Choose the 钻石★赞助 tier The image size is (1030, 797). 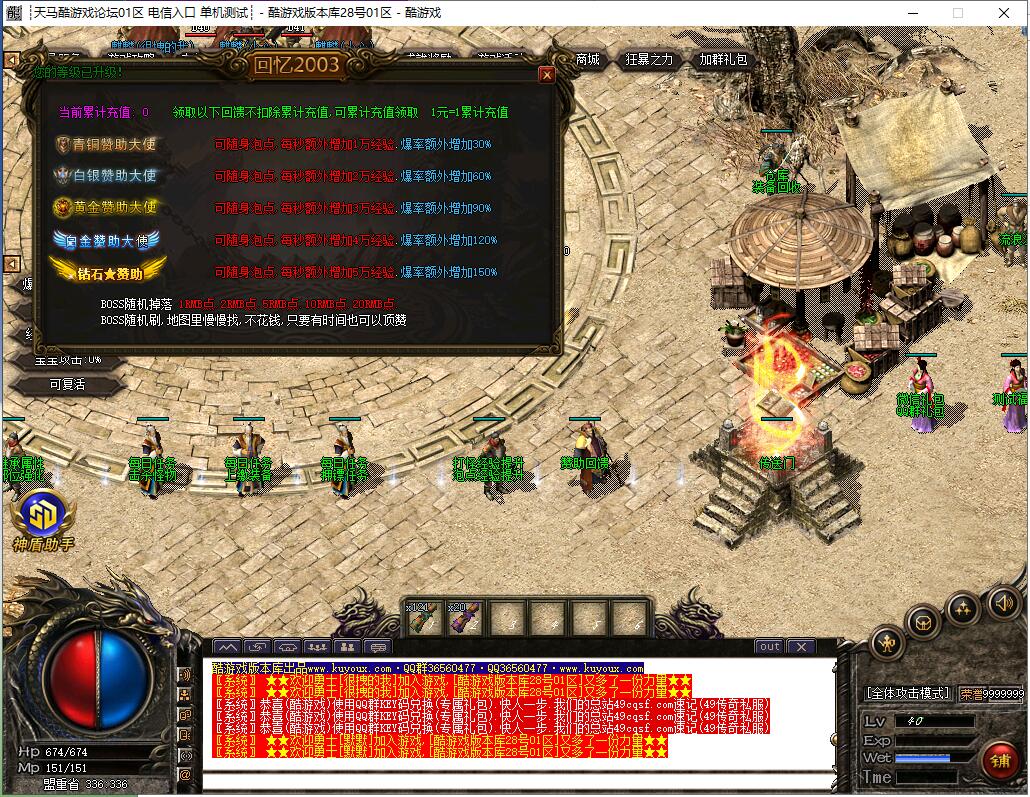(96, 271)
